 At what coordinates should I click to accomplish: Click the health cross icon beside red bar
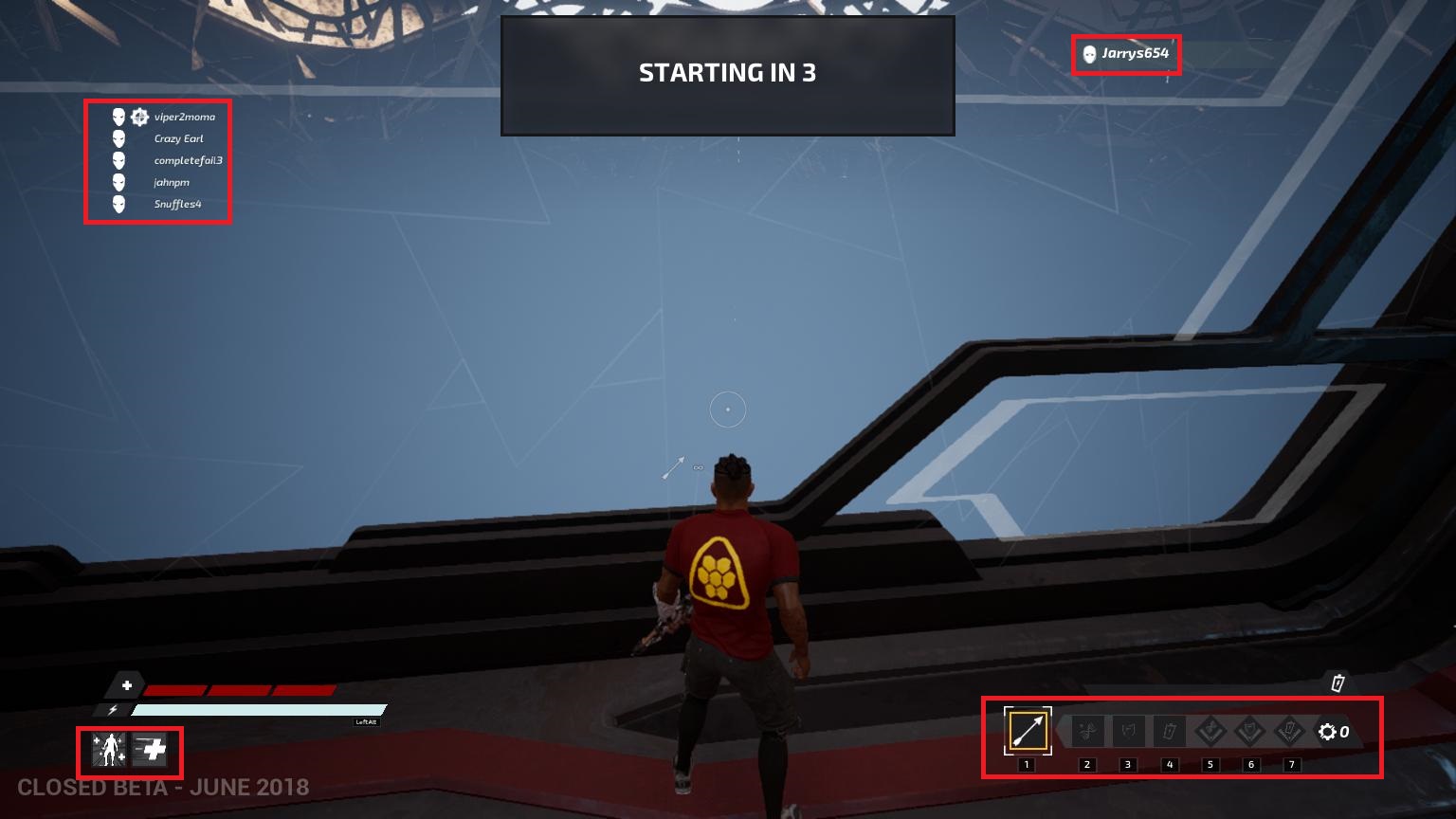coord(126,685)
